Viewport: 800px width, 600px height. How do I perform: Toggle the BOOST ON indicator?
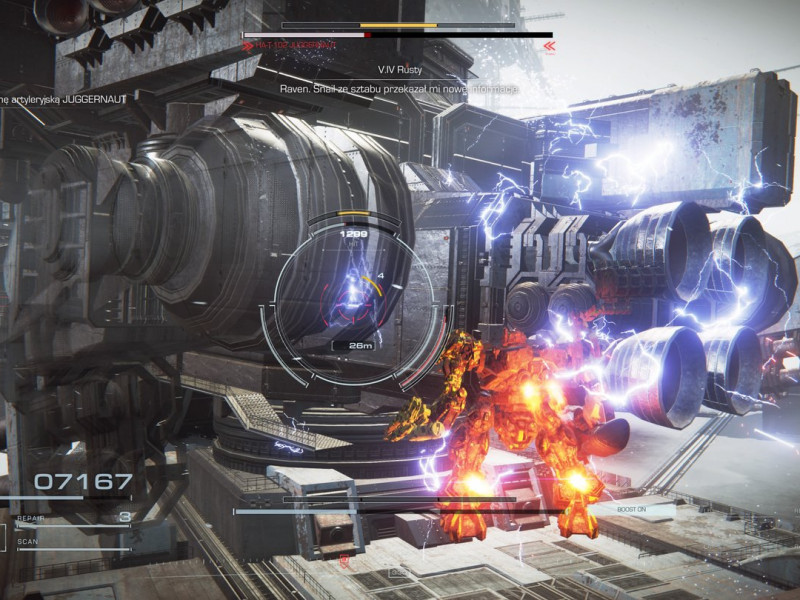click(631, 510)
